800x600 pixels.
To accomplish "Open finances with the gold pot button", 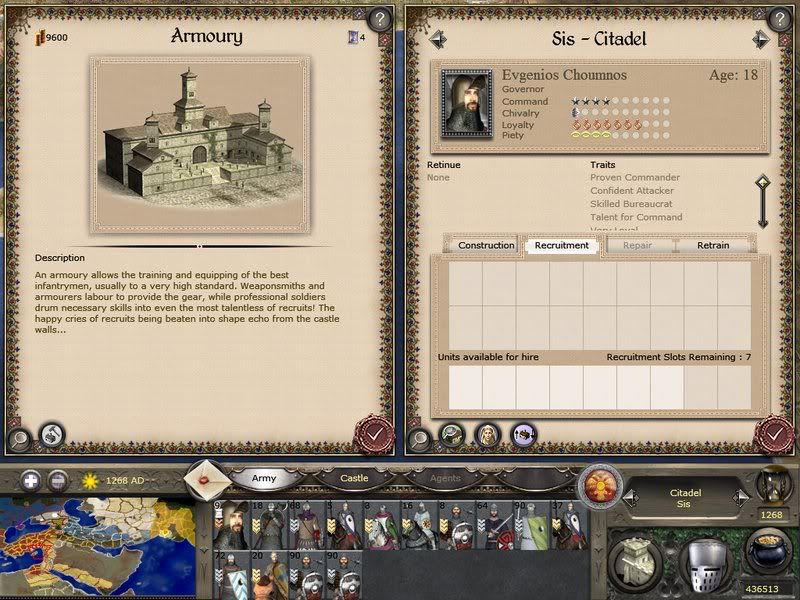I will (768, 551).
